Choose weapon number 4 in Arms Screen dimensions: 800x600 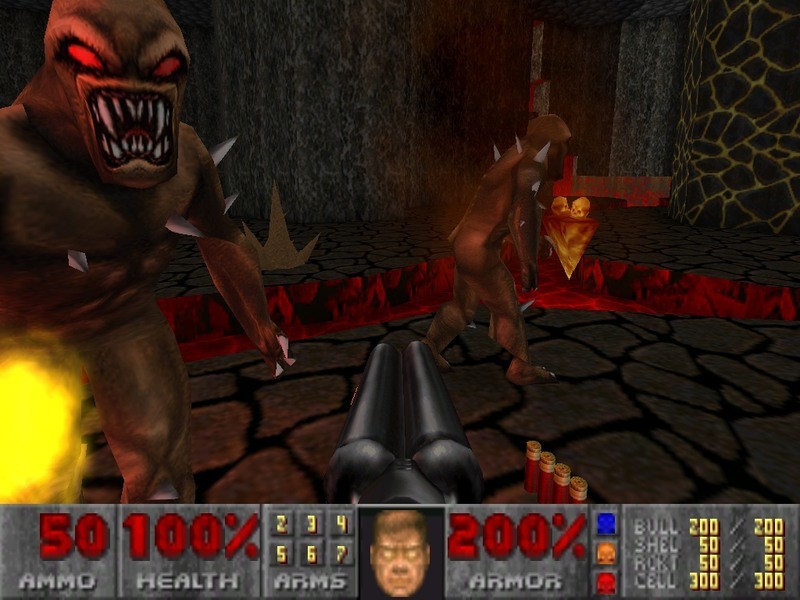click(341, 524)
